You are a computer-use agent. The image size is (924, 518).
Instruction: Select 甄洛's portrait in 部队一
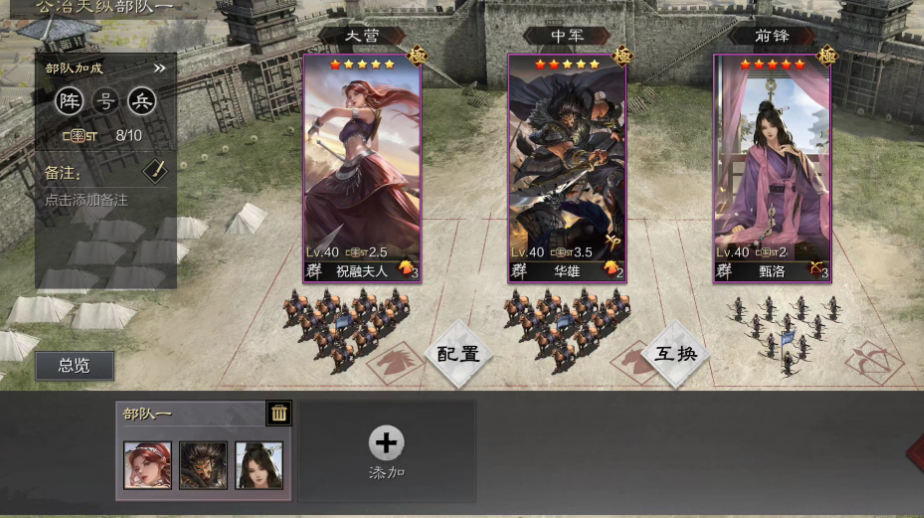coord(259,465)
